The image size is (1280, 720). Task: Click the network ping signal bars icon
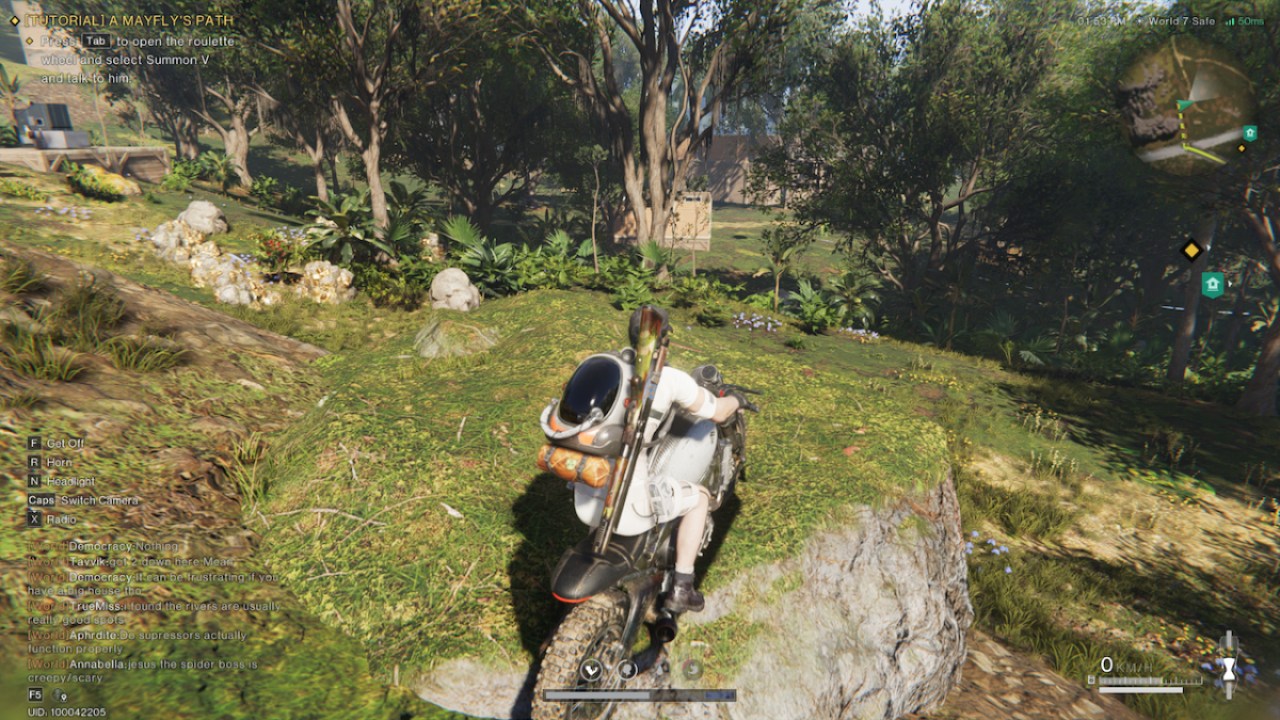[1230, 21]
